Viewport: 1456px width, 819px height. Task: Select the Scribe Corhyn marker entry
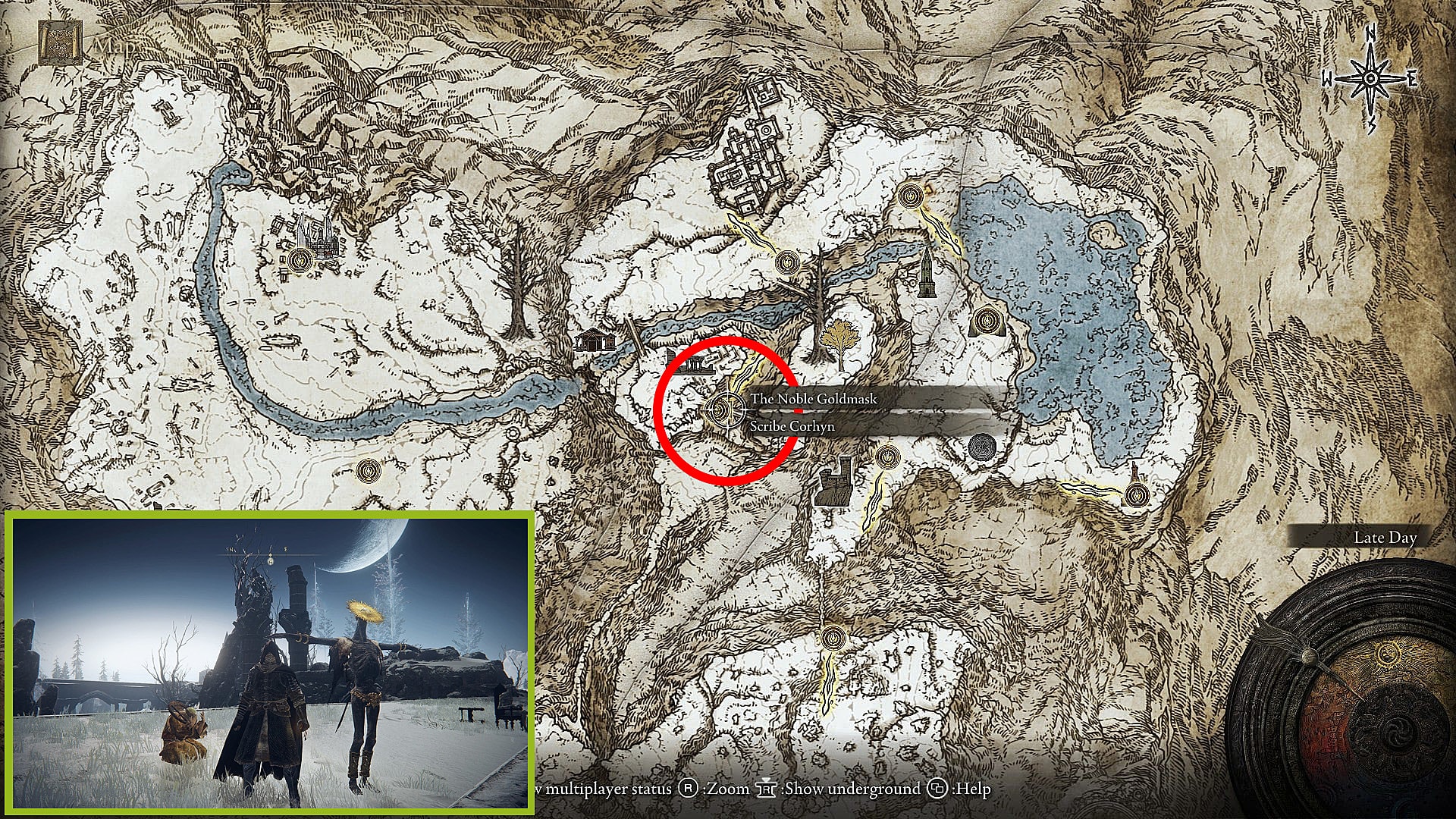(793, 427)
